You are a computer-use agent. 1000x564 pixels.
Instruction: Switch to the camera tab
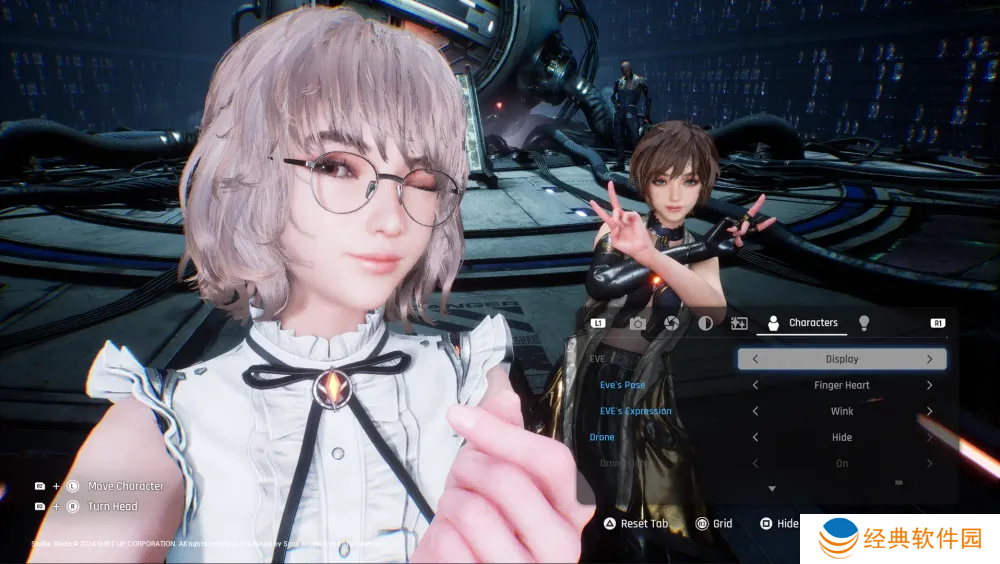pyautogui.click(x=637, y=323)
